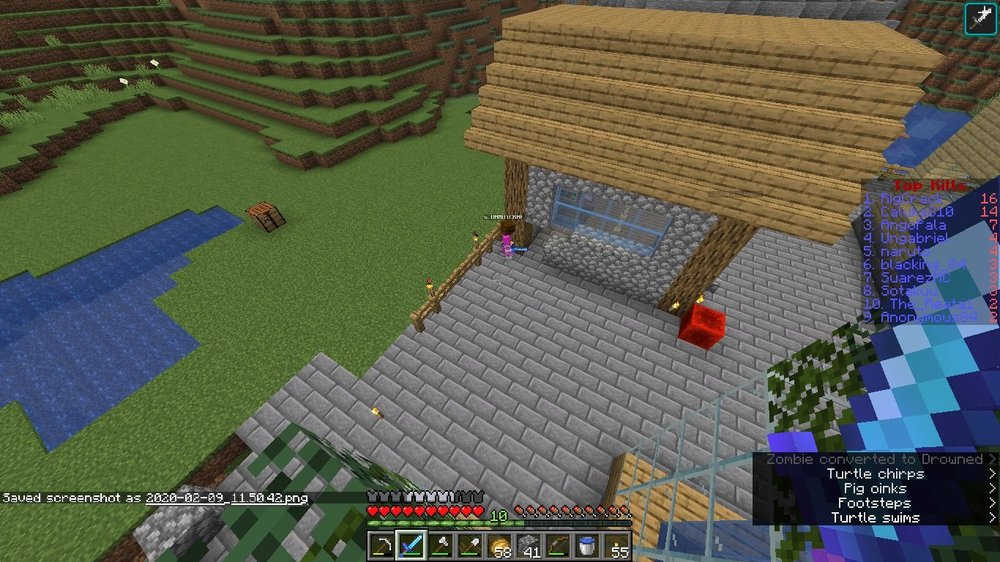This screenshot has width=1000, height=562.
Task: Equip the bow from the hotbar
Action: [558, 545]
